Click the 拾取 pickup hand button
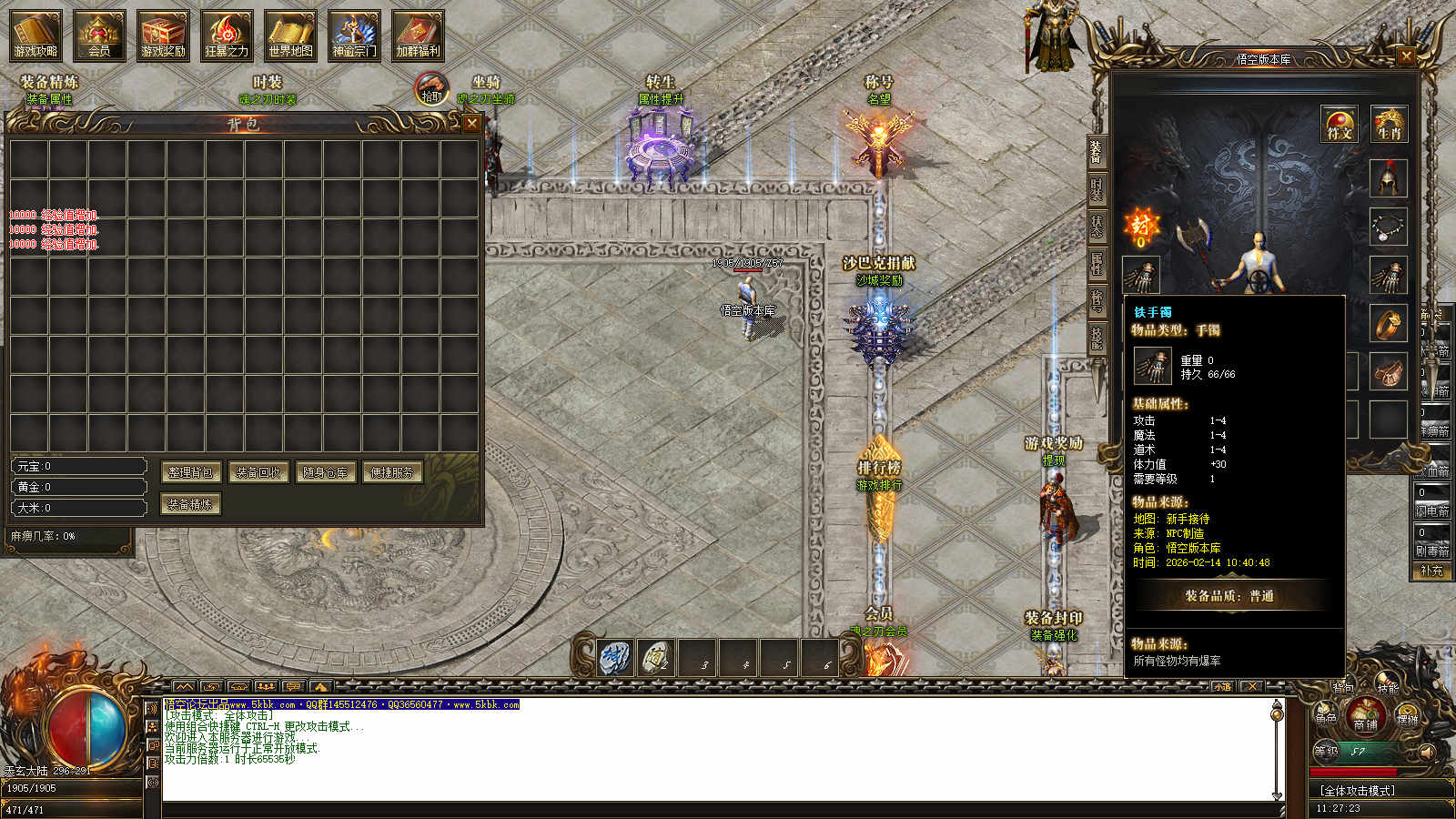Screen dimensions: 1456x819 tap(431, 89)
